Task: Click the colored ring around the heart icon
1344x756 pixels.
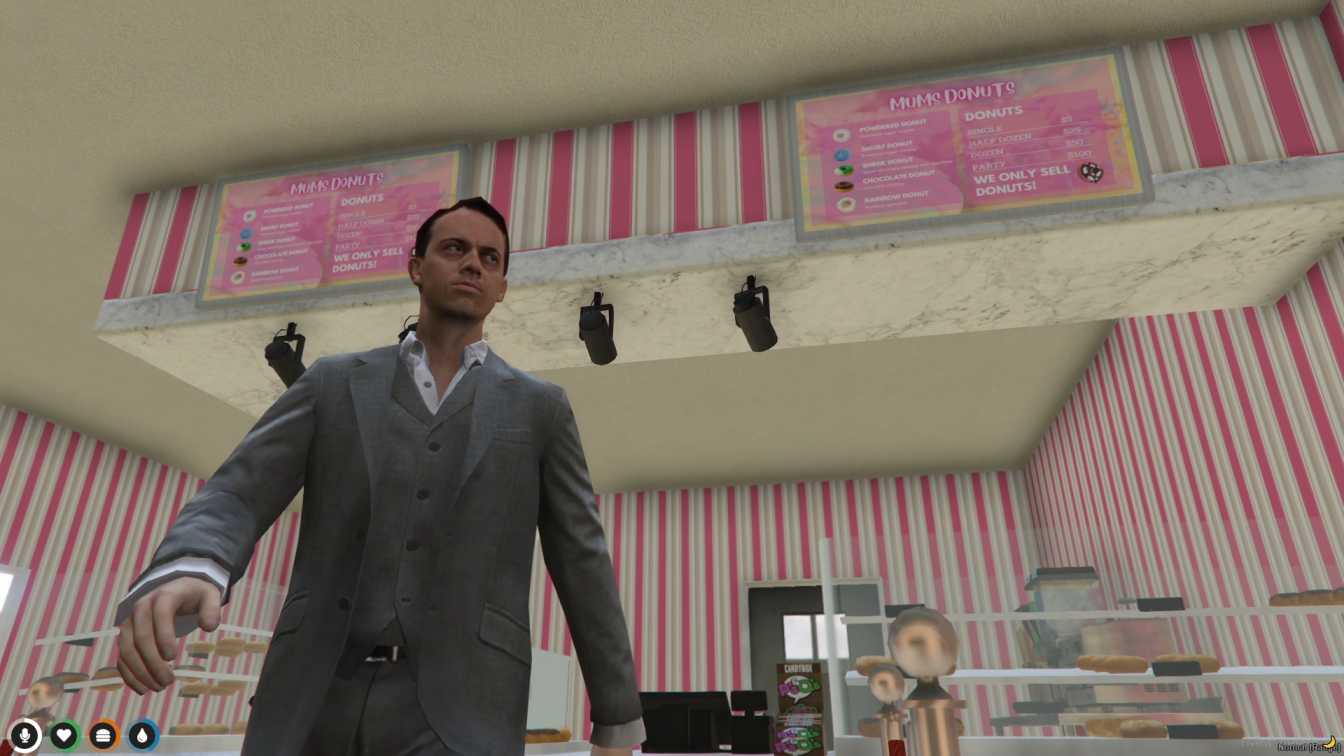Action: [65, 721]
